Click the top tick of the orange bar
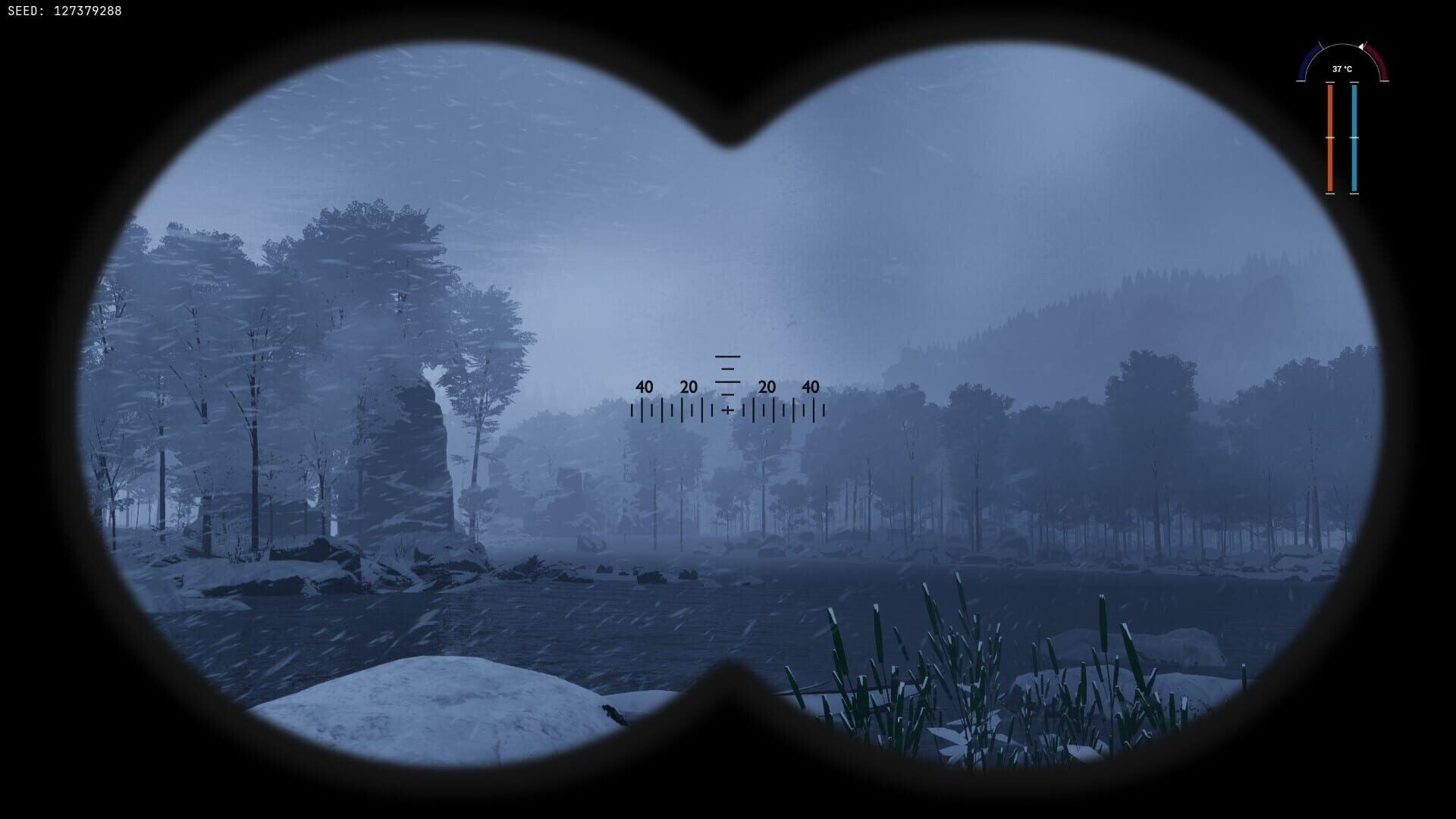1456x819 pixels. (x=1330, y=82)
